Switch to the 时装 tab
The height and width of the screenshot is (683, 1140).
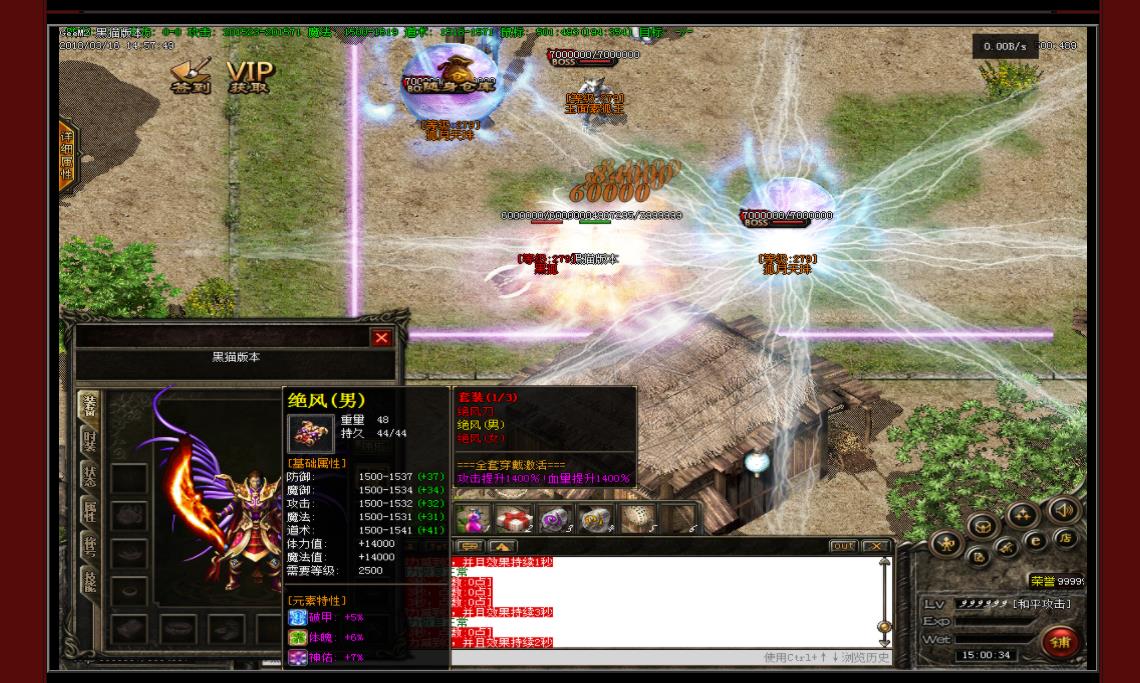point(90,442)
